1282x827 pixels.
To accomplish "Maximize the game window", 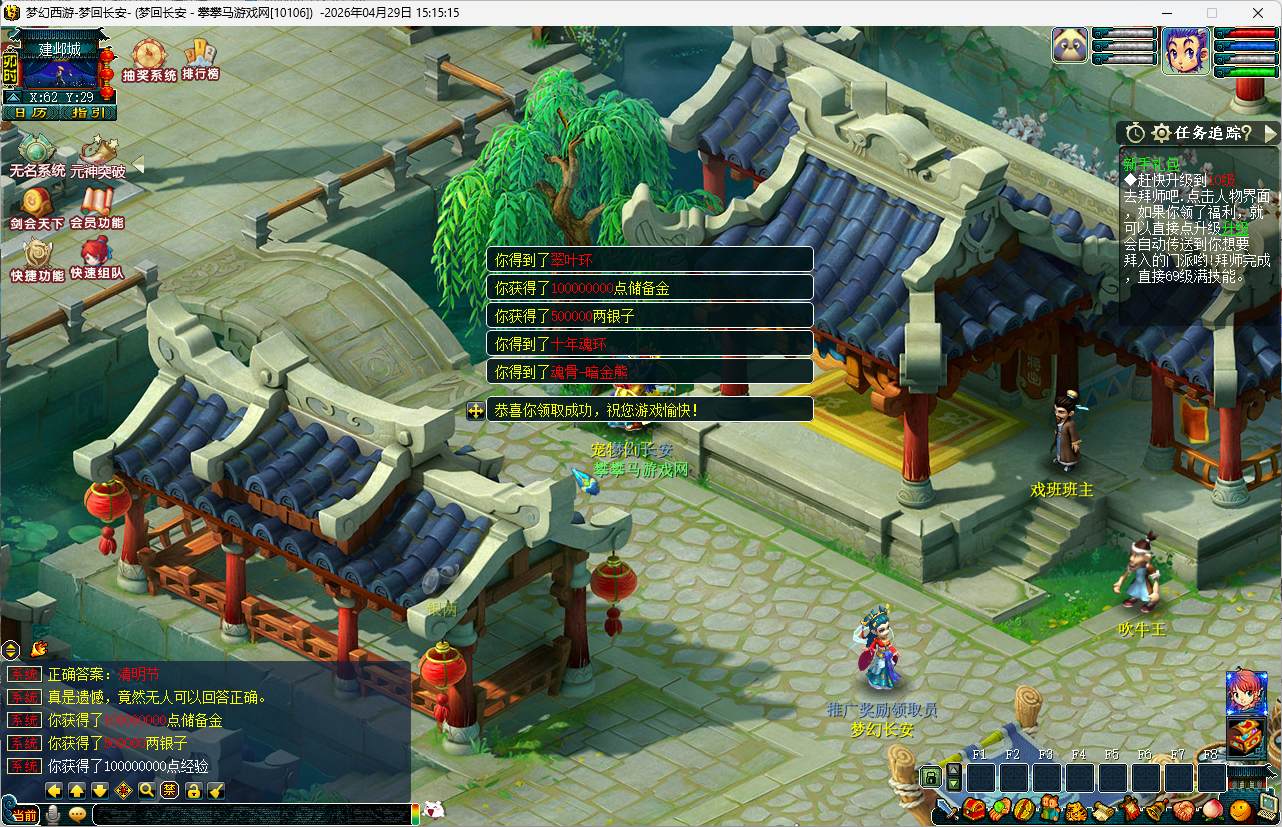I will (1212, 13).
